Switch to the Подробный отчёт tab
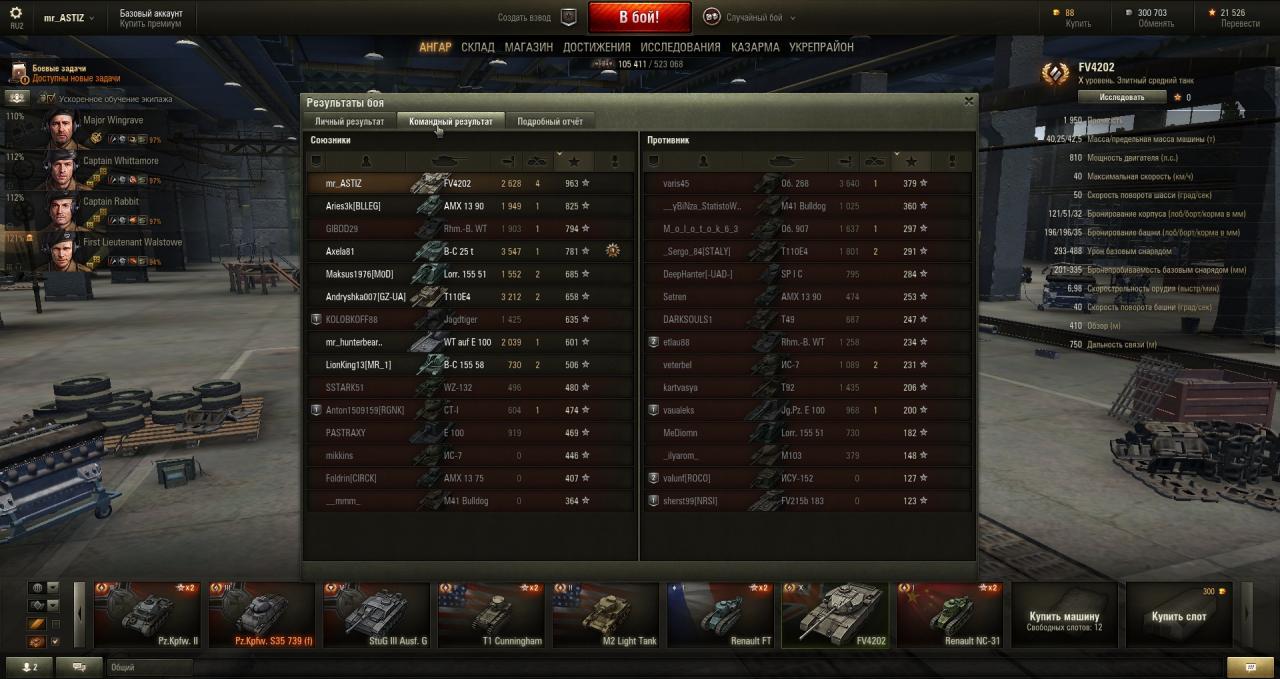 tap(549, 121)
